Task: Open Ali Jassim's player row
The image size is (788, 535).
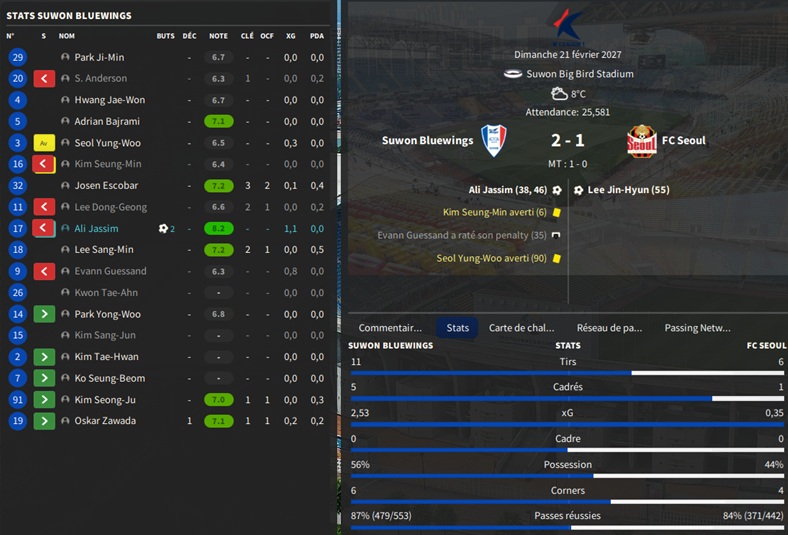Action: [x=96, y=229]
